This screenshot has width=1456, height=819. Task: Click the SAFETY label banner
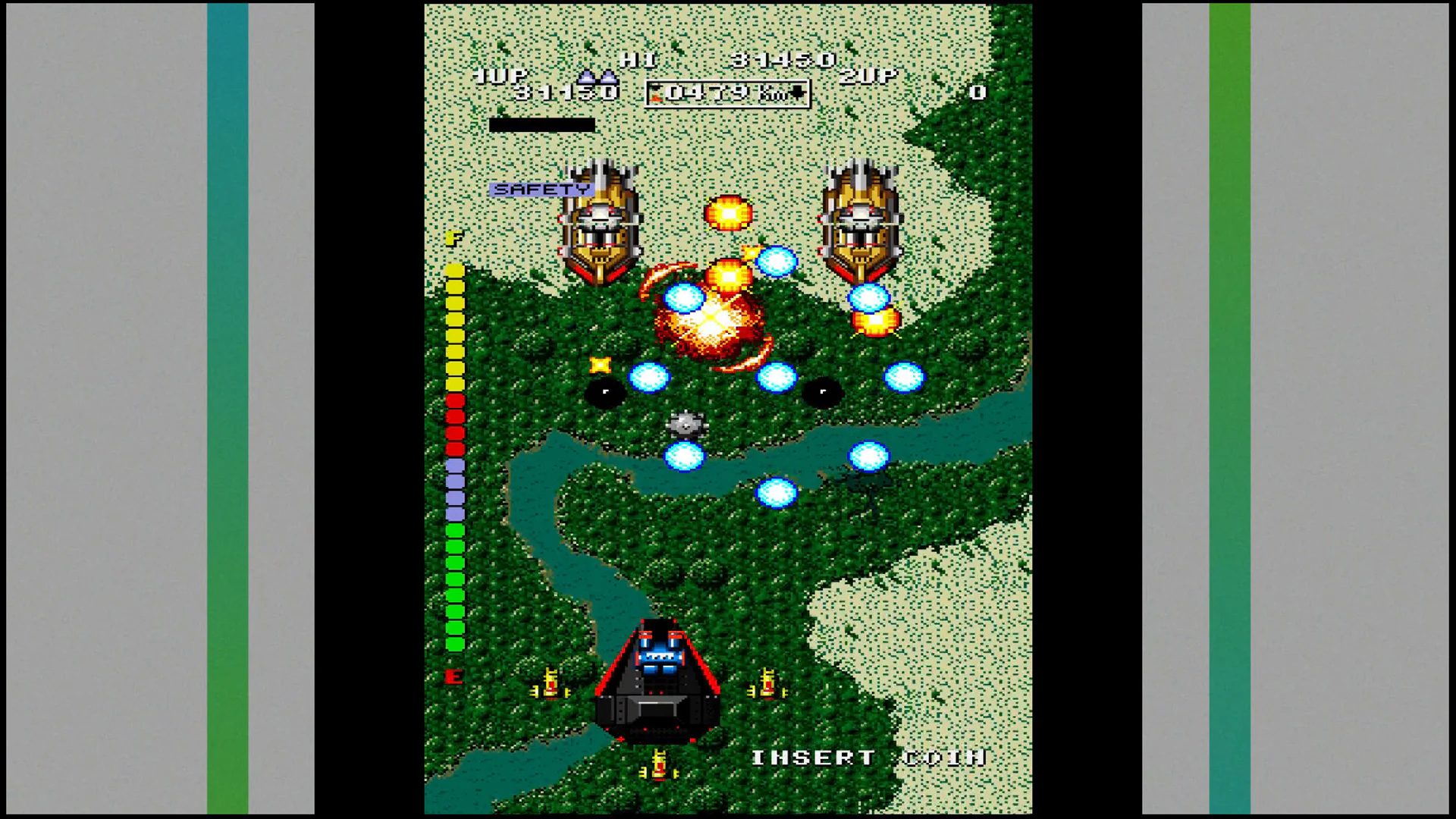(540, 188)
